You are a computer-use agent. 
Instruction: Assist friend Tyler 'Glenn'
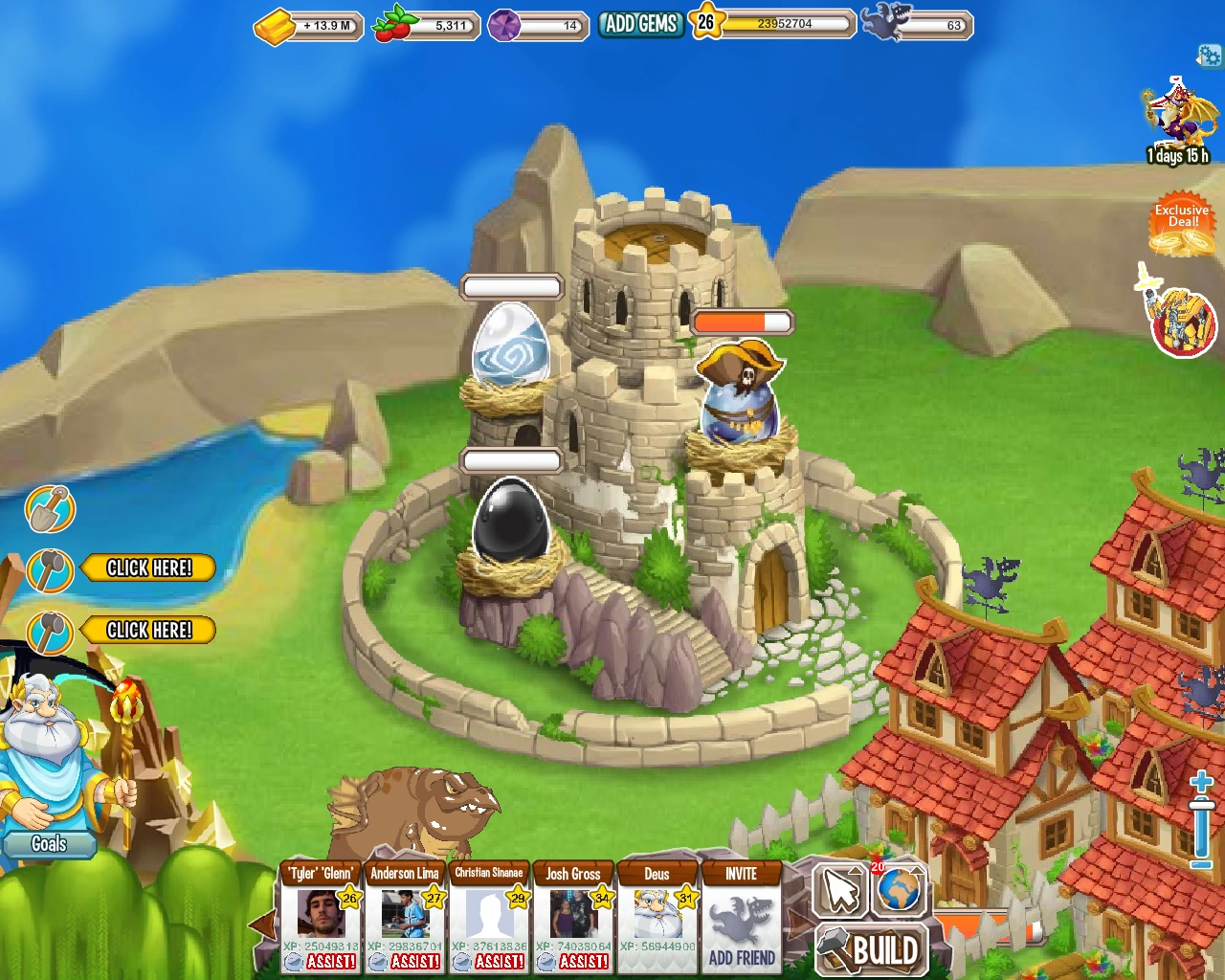330,961
